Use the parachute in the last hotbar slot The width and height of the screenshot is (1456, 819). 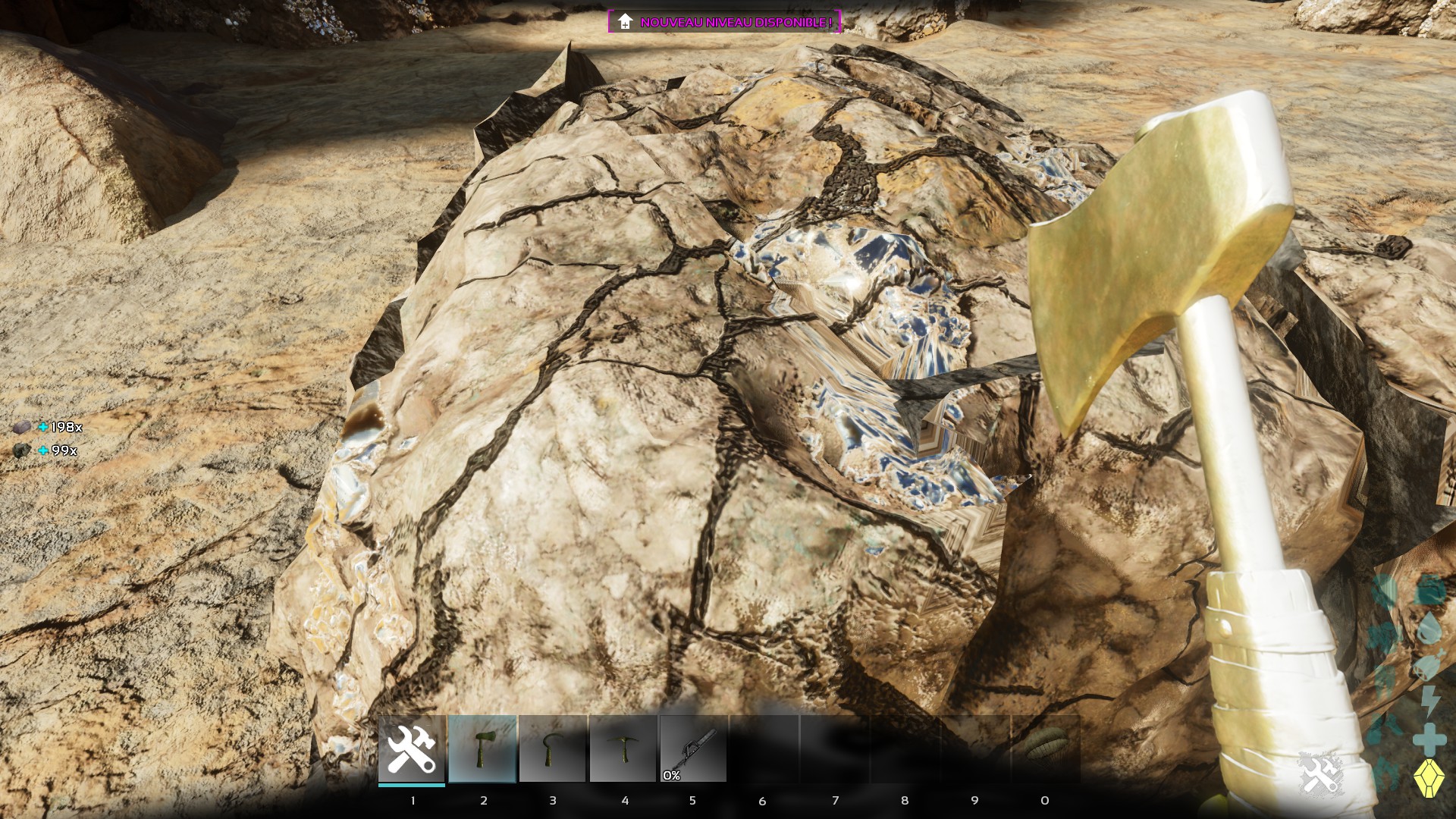point(1046,748)
